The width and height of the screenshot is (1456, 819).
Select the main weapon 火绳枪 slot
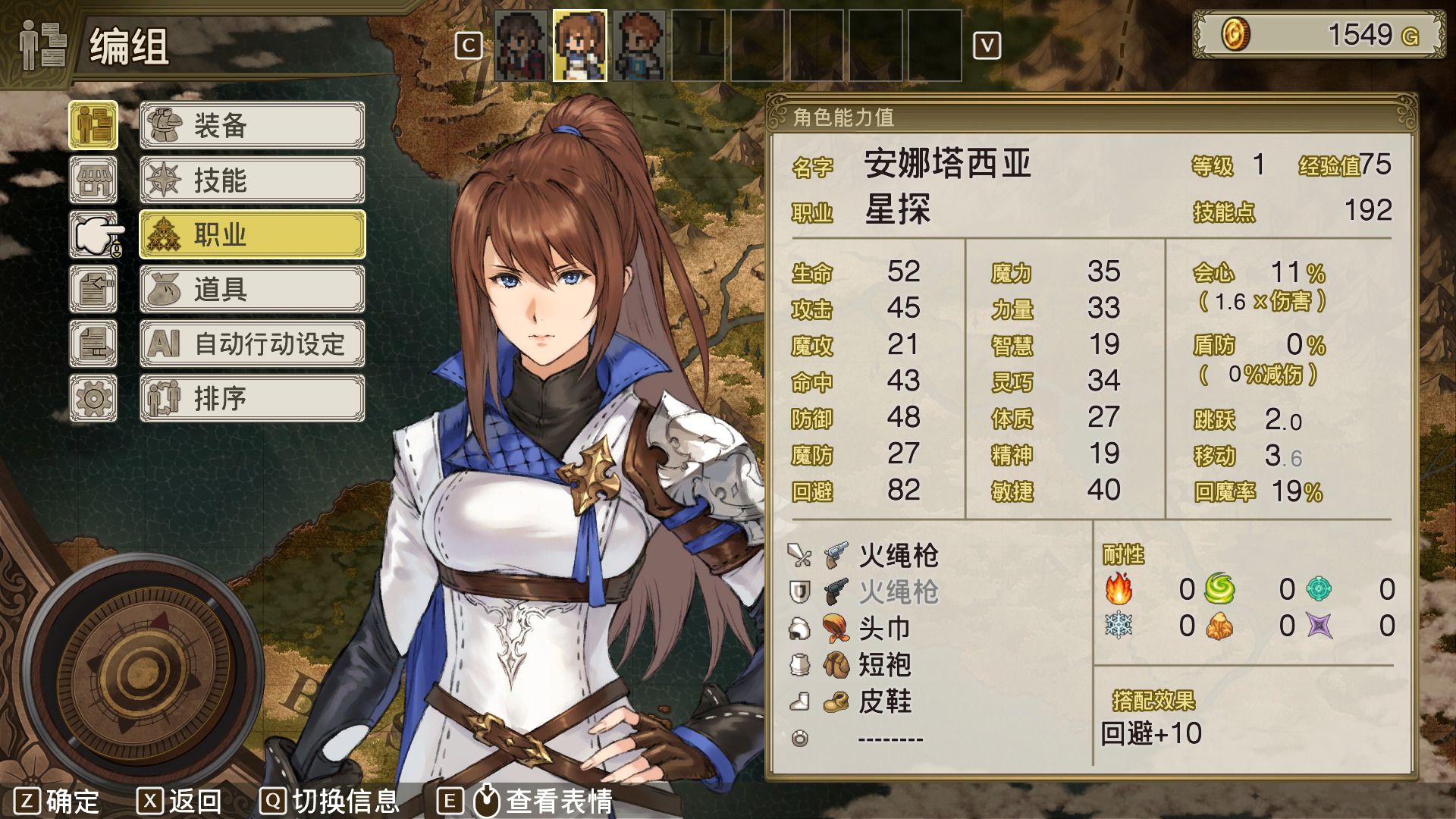pyautogui.click(x=898, y=555)
